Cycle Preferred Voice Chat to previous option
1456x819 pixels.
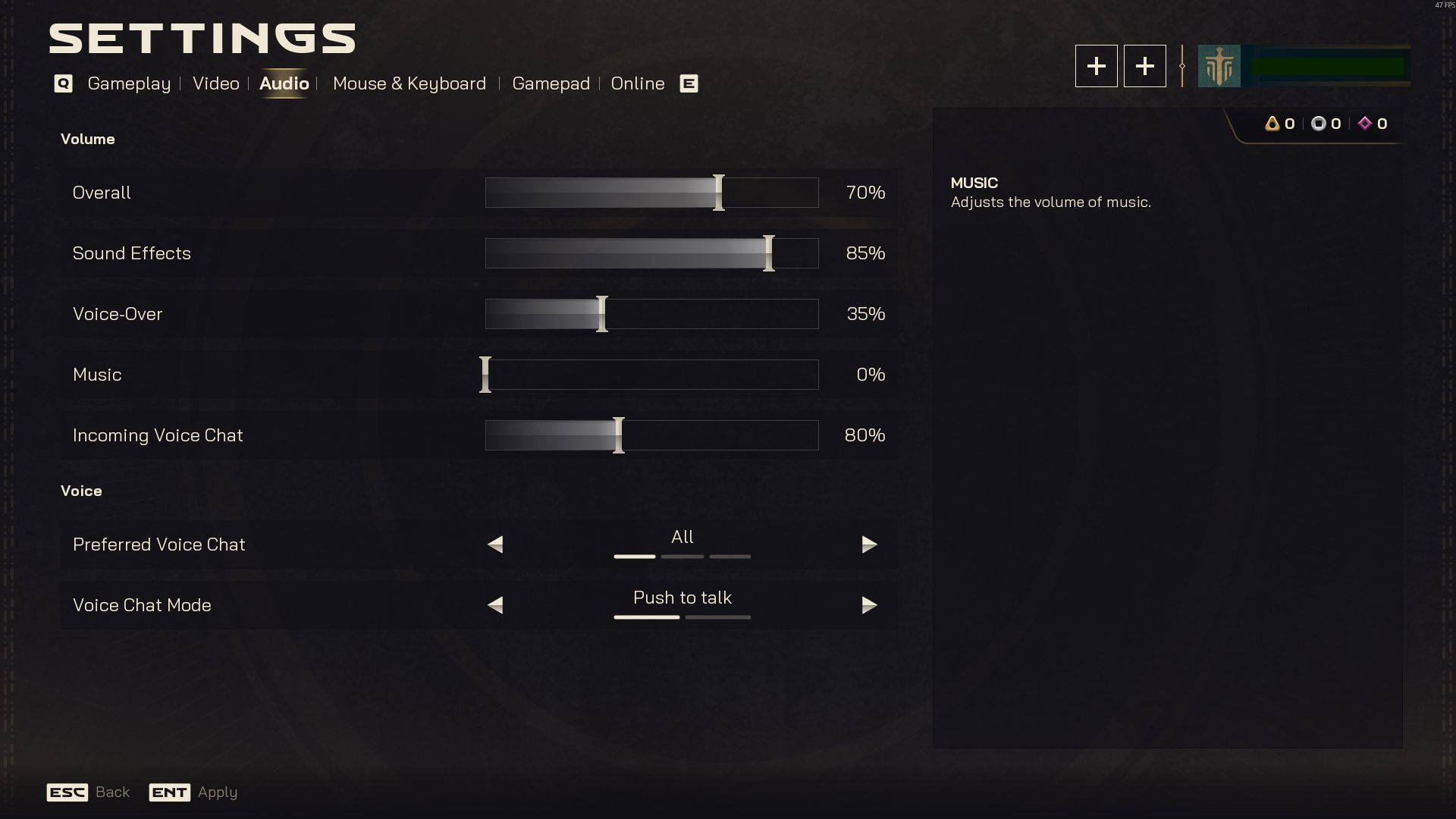[x=495, y=544]
